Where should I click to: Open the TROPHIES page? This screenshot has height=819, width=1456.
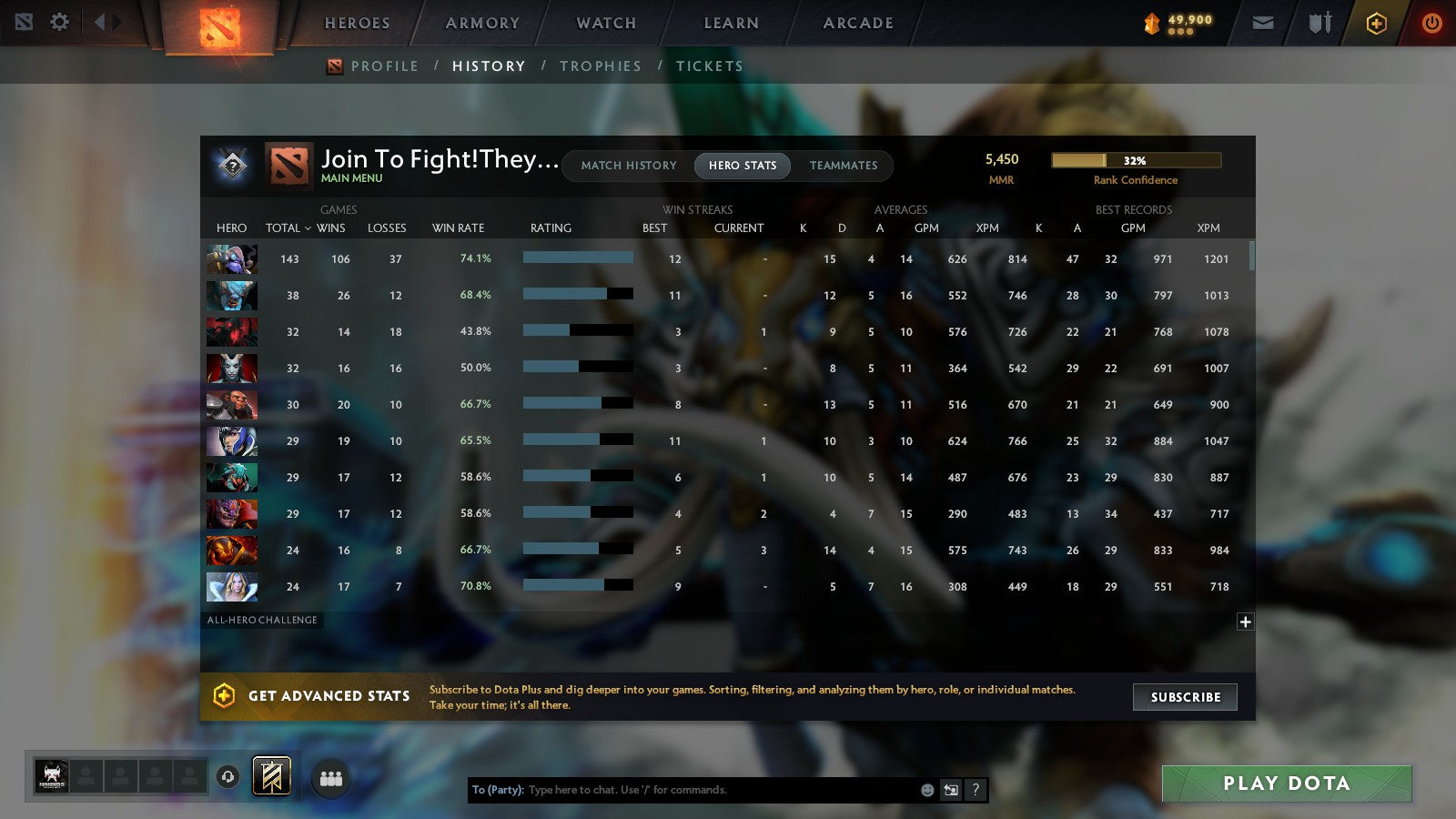(x=601, y=66)
